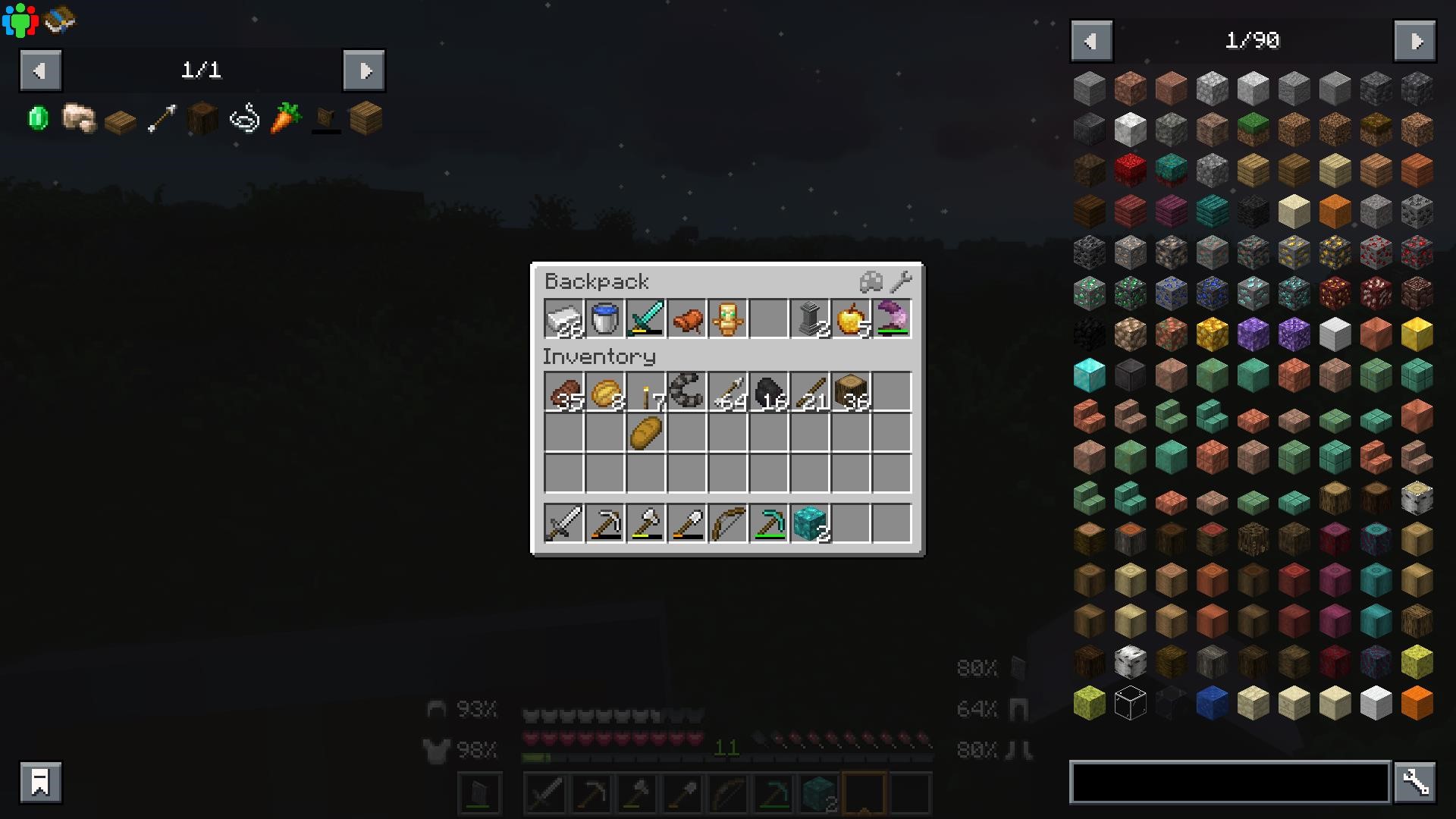Click the diamond block stack in the hotbar
The height and width of the screenshot is (819, 1456).
(811, 523)
